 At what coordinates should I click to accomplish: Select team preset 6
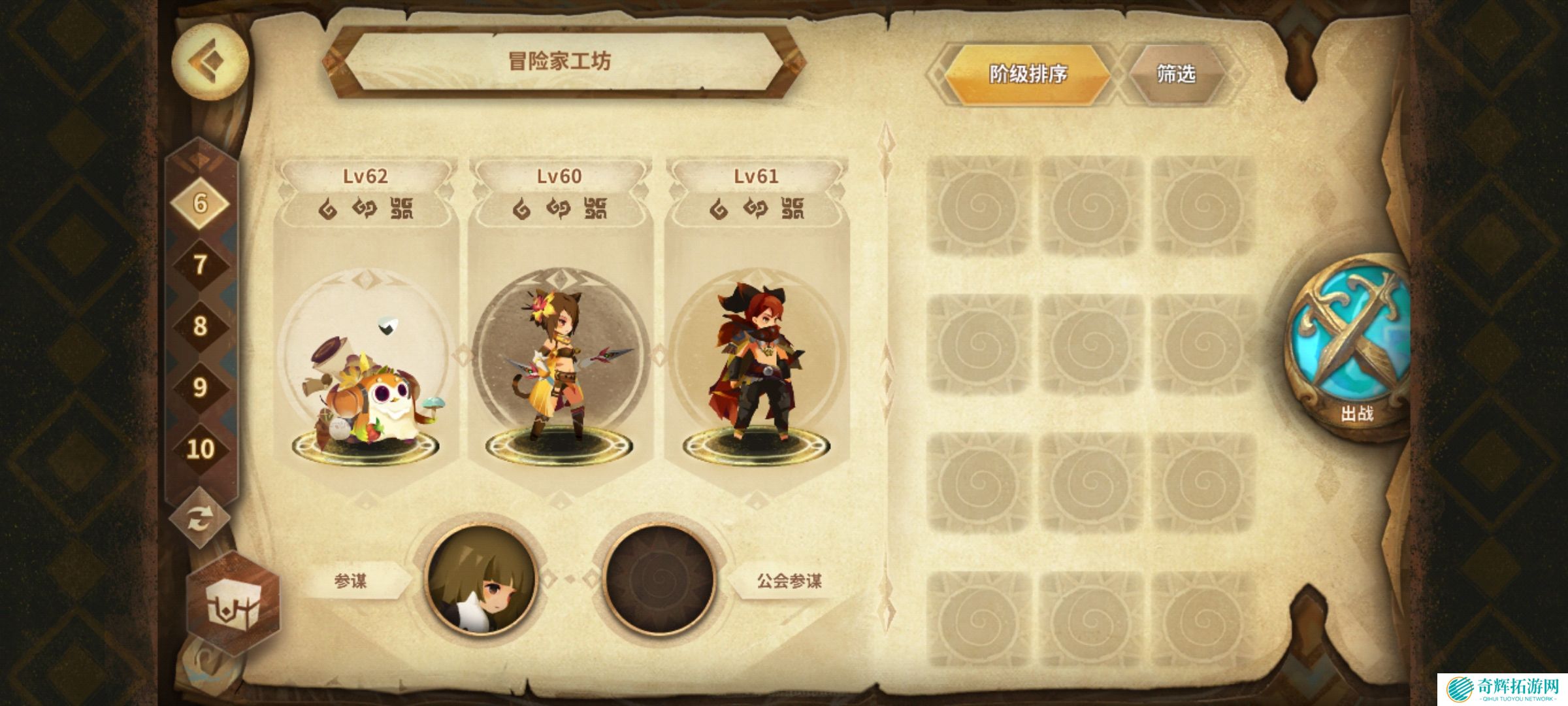tap(200, 203)
